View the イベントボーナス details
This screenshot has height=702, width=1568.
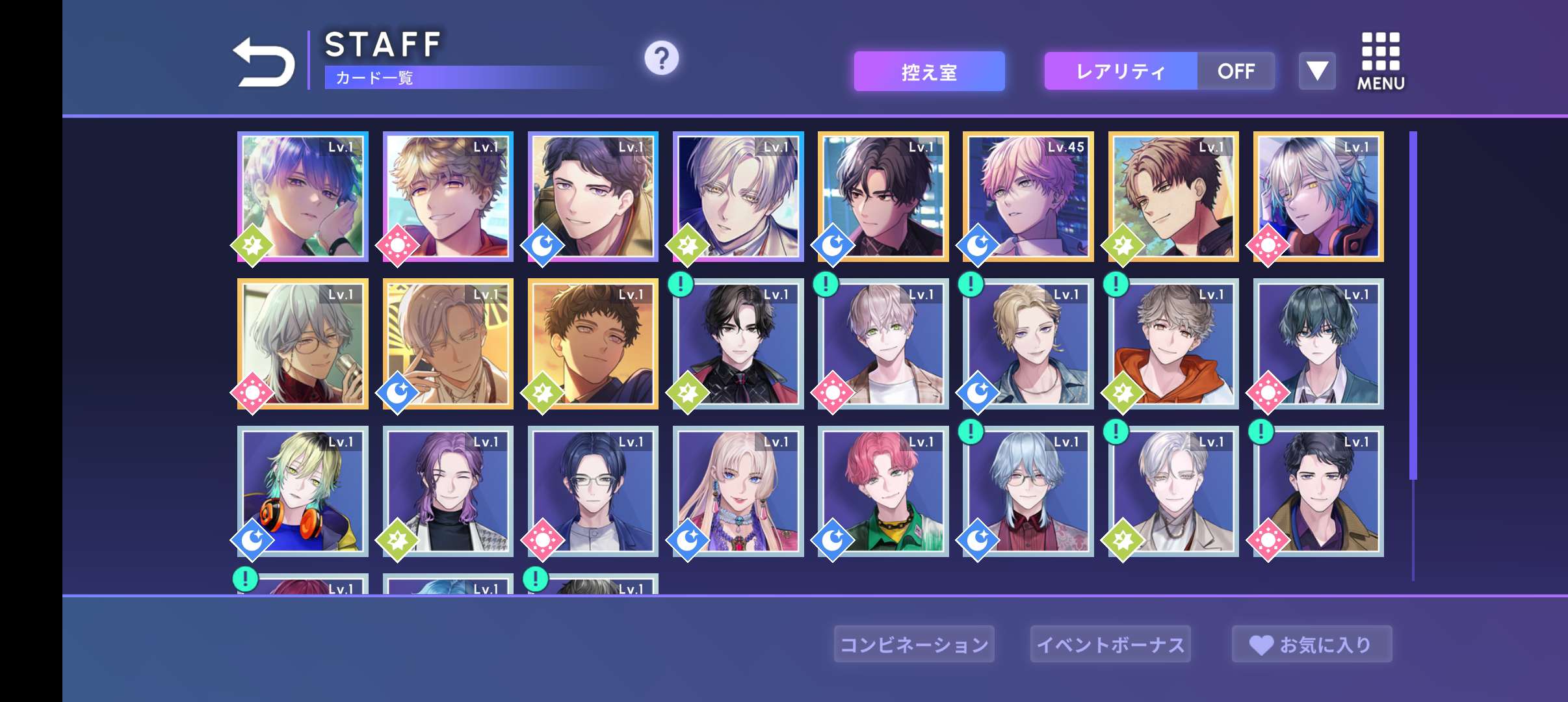click(1110, 644)
